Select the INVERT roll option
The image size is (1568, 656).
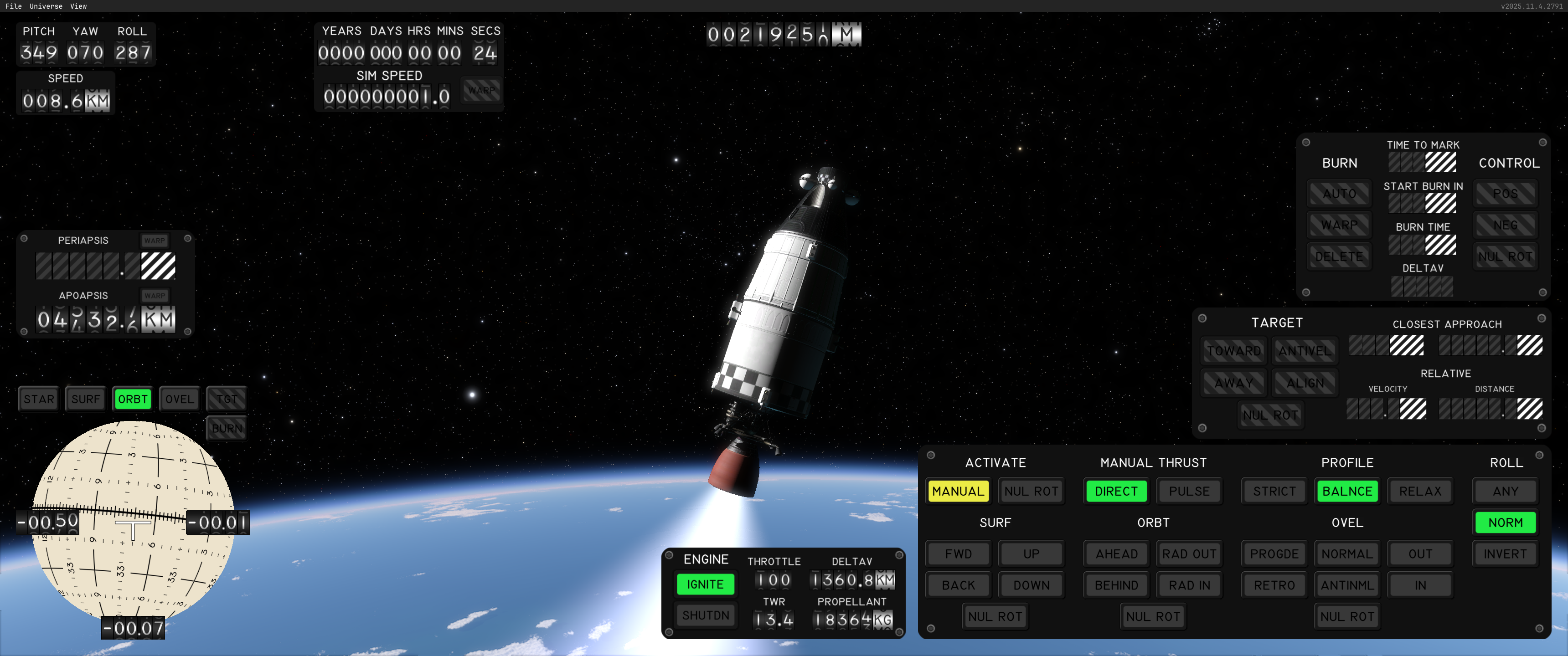click(1505, 554)
